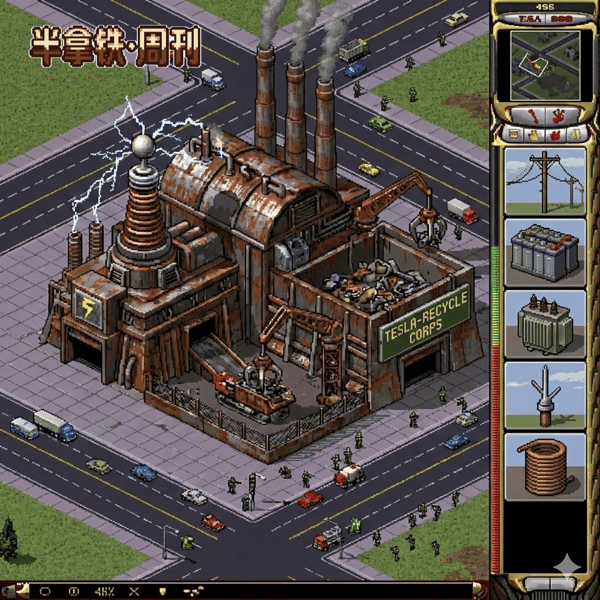Switch to the infantry build tab
This screenshot has height=600, width=600.
pos(555,133)
